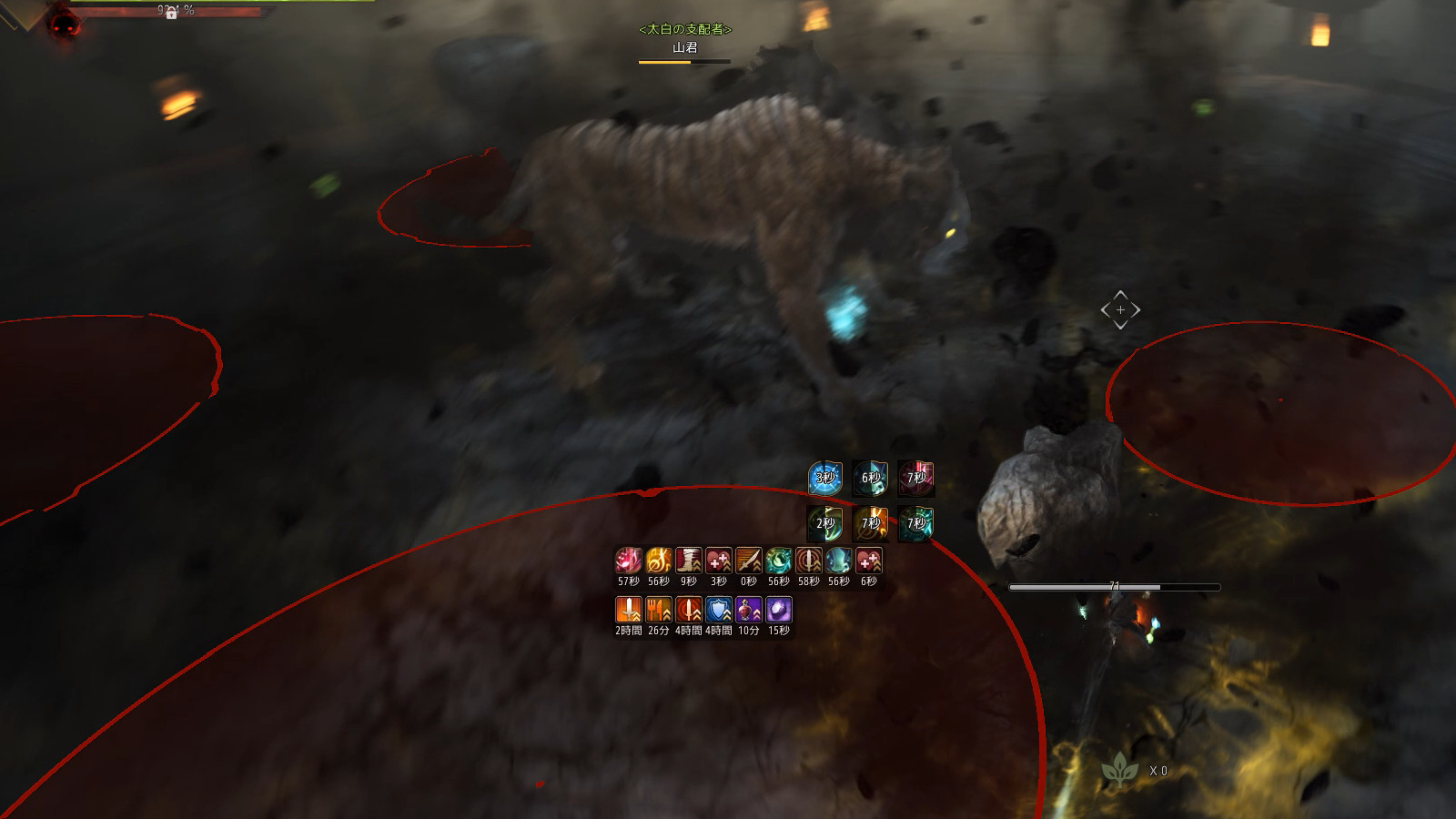Click the orange skill cooldown icon showing 7秒
This screenshot has width=1456, height=819.
coord(870,523)
